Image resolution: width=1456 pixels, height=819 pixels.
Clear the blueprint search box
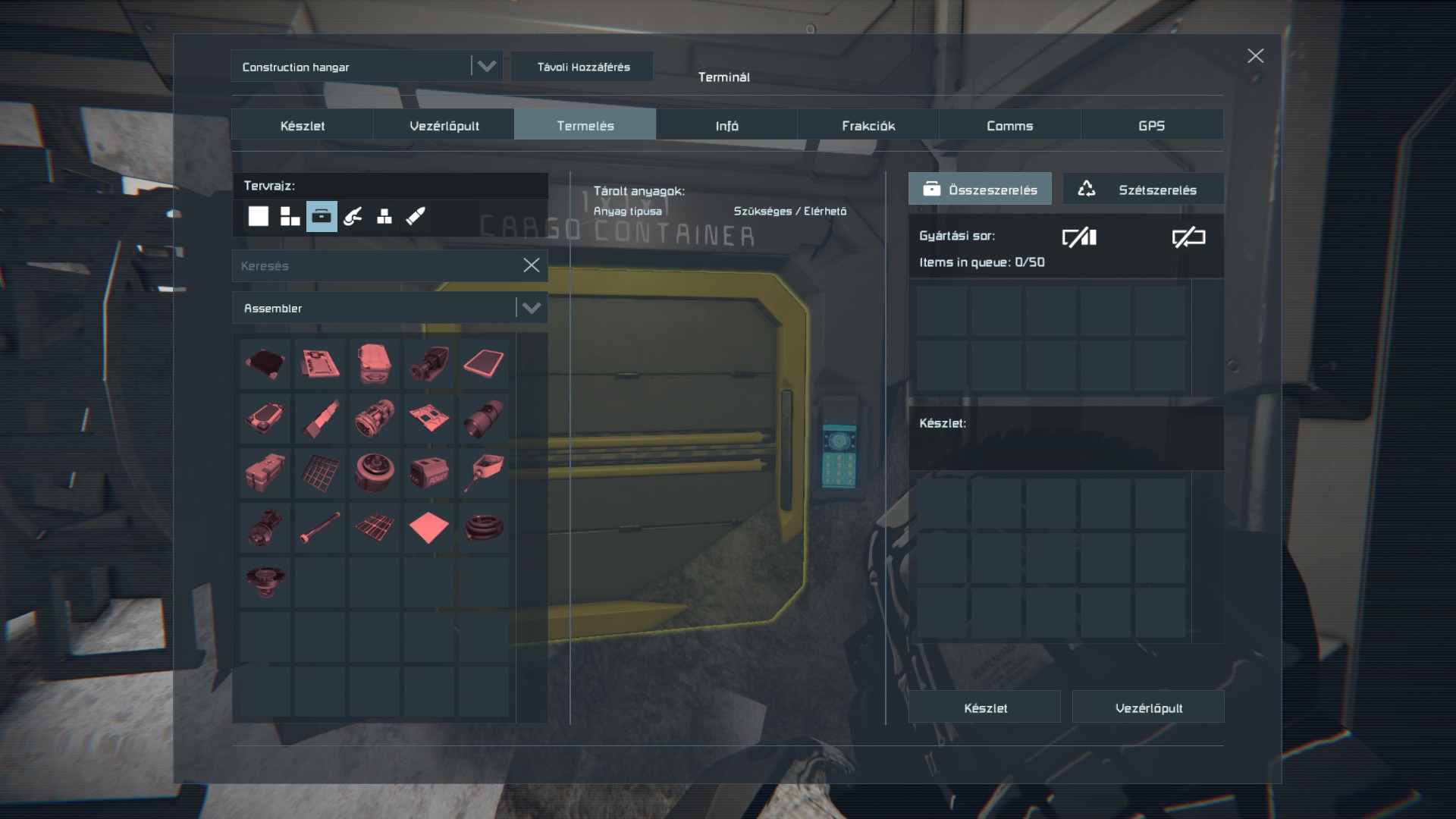click(532, 265)
